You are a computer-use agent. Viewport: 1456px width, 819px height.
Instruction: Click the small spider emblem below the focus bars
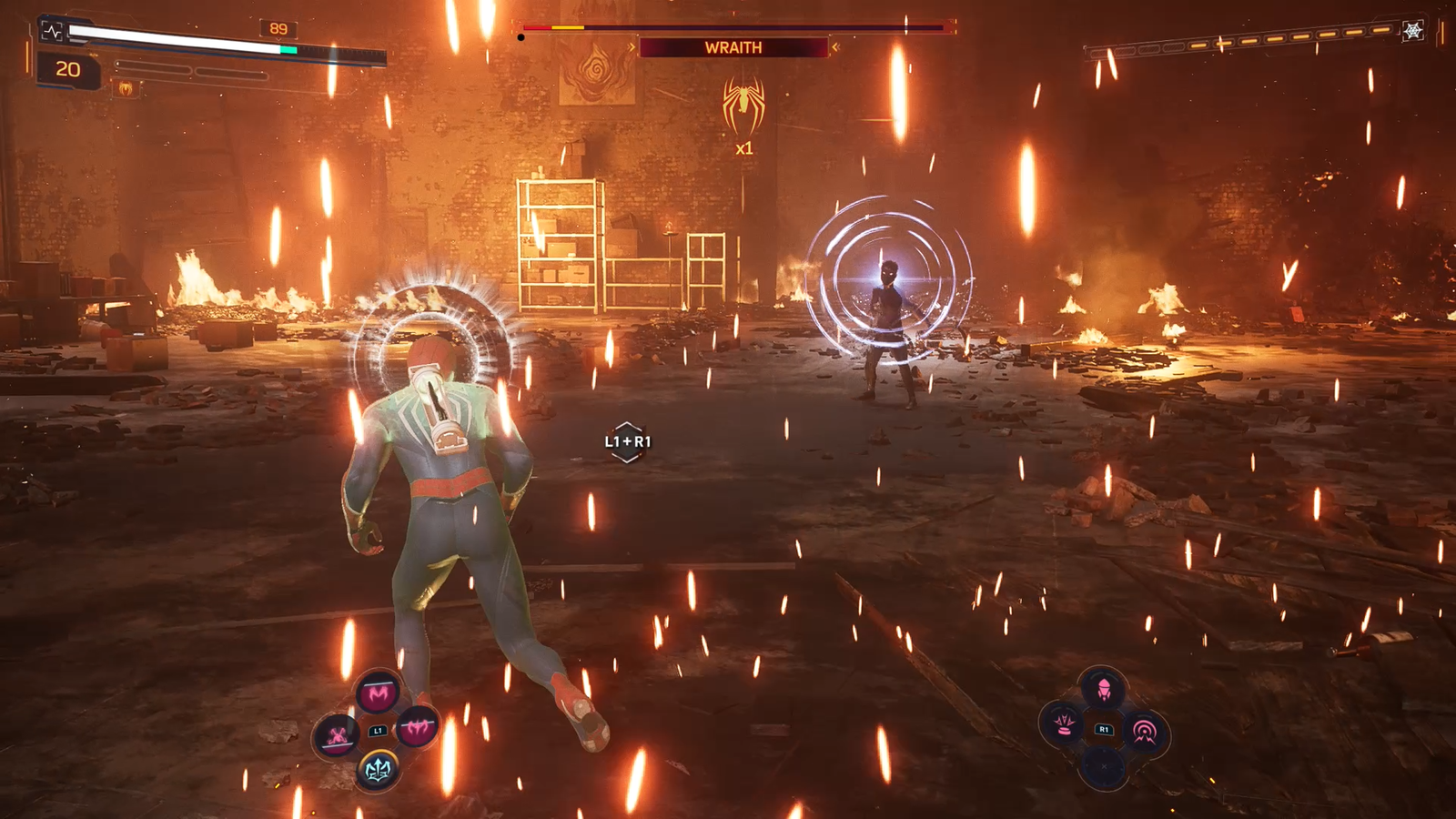coord(126,88)
